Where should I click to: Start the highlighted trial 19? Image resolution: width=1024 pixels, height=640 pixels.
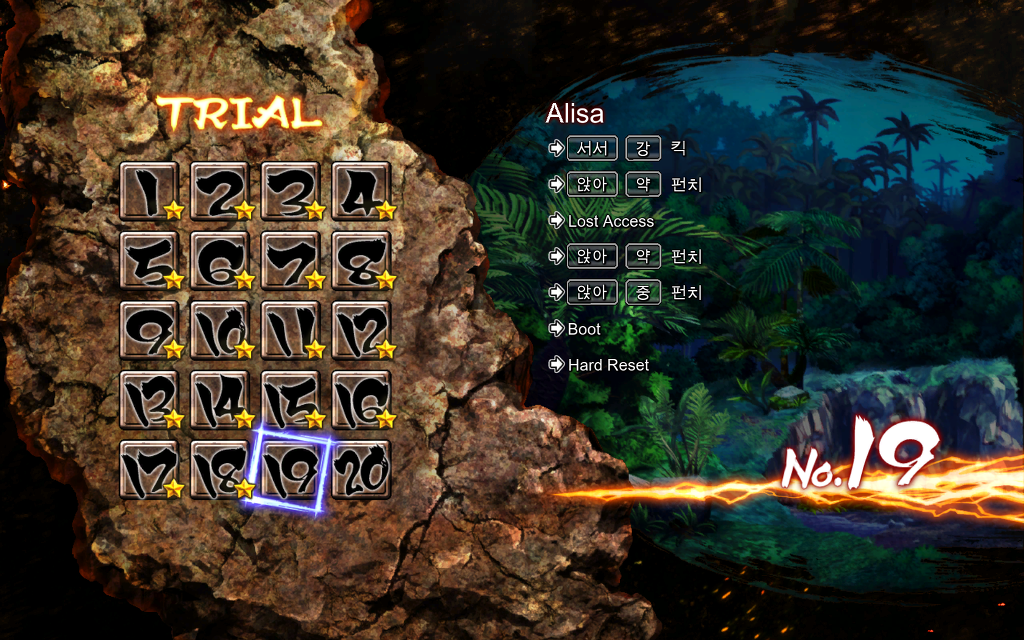coord(291,469)
